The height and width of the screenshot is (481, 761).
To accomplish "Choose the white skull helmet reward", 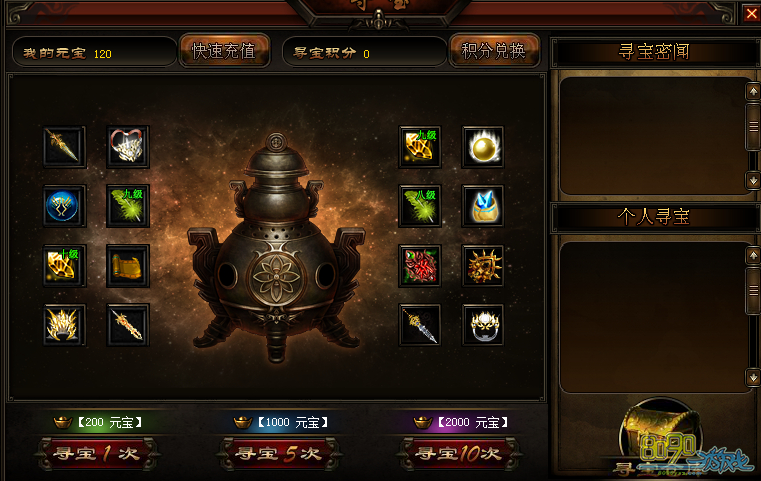I will click(483, 324).
